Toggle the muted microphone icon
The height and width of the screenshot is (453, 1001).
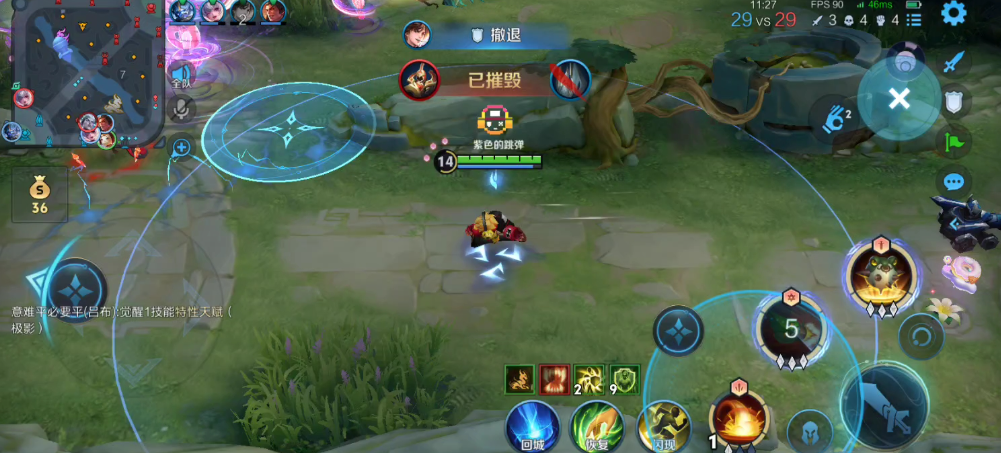pos(181,108)
